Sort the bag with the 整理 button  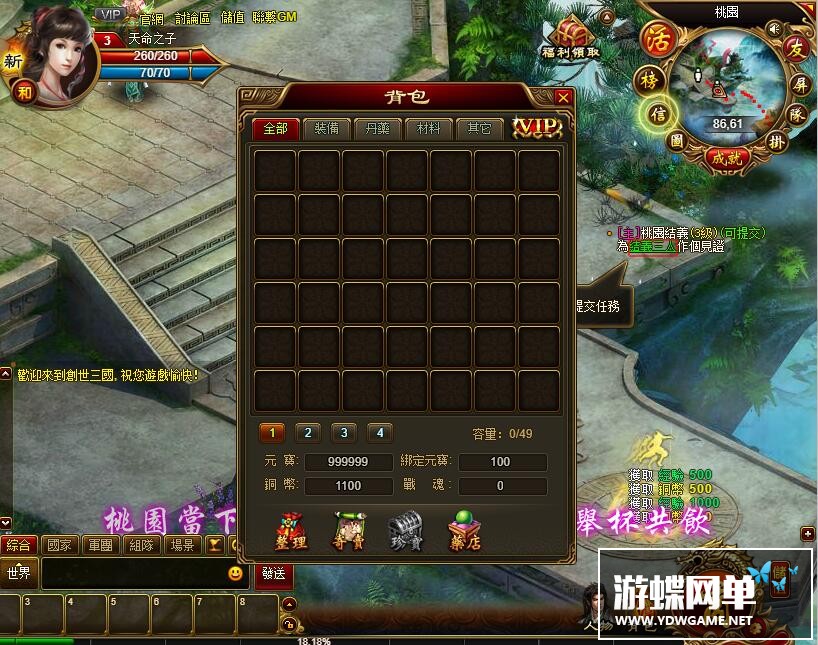pos(291,530)
